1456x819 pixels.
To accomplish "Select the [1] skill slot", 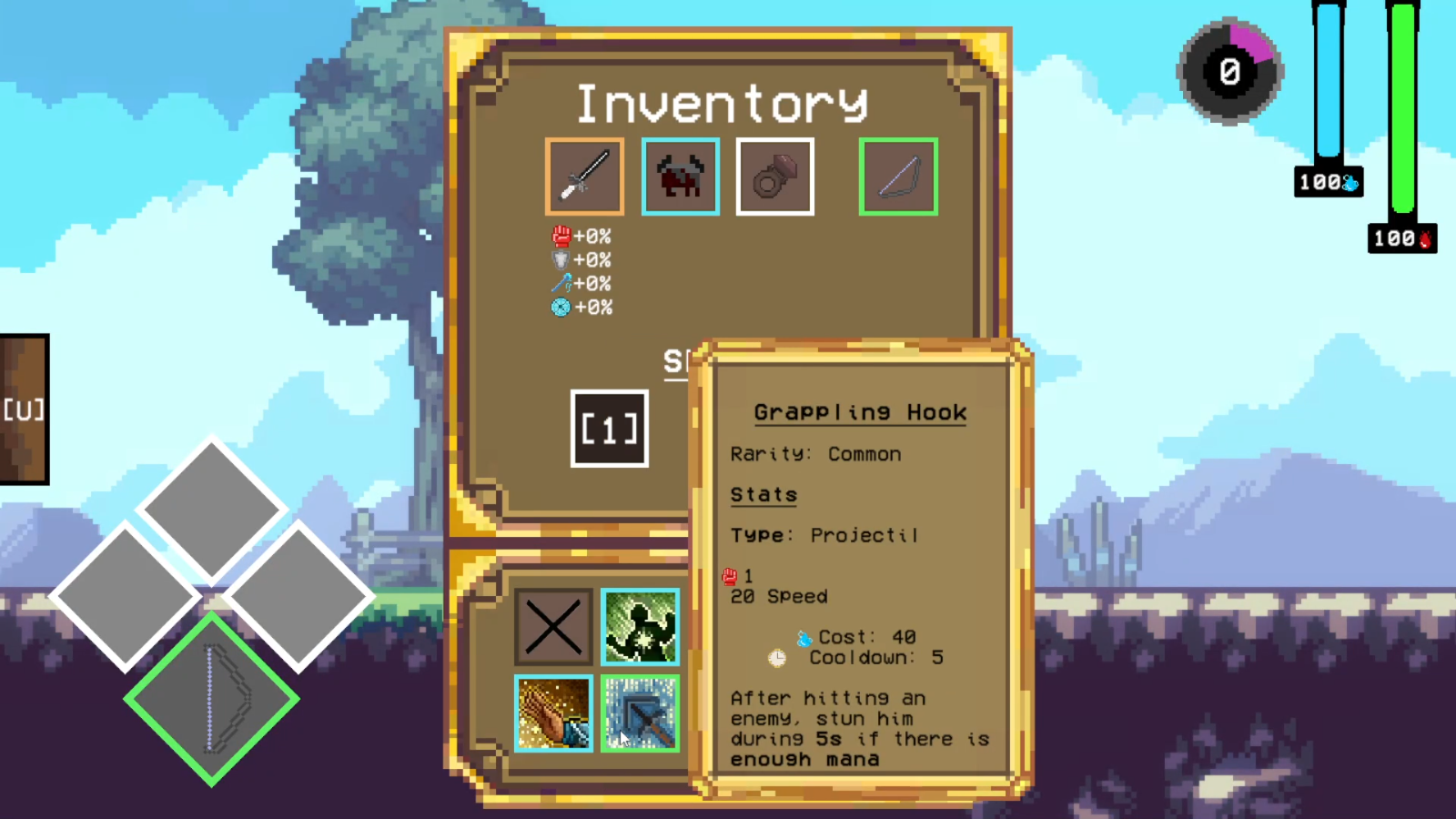I will [x=609, y=429].
